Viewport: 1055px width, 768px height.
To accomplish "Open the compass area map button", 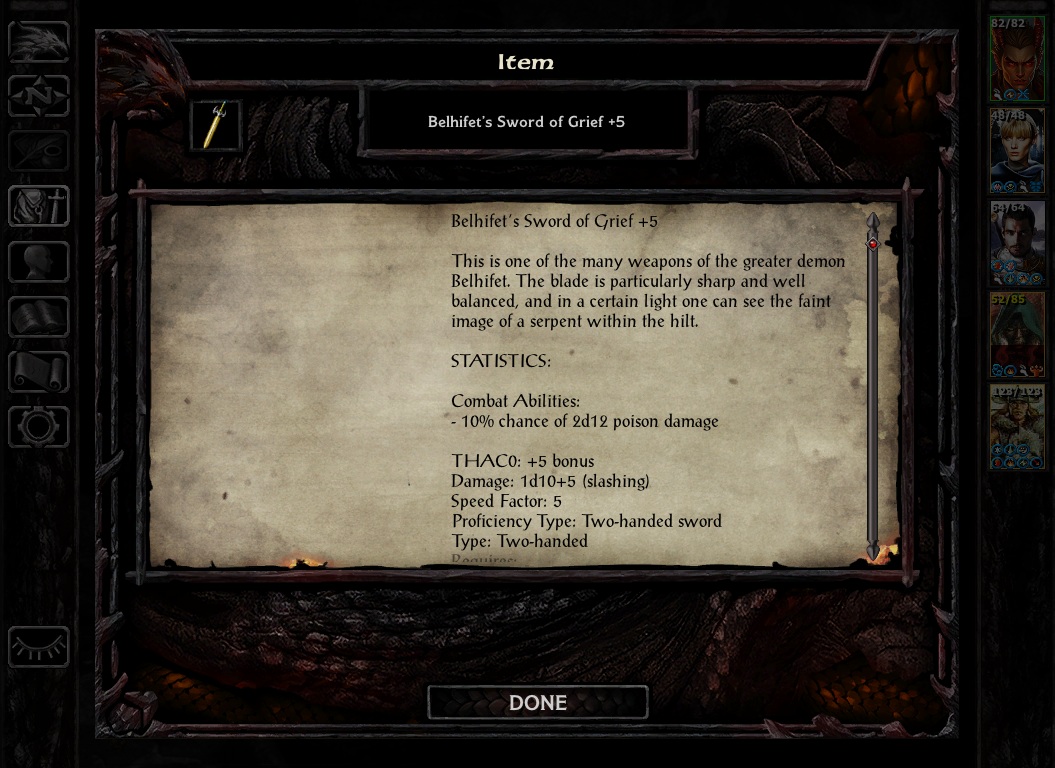I will point(39,97).
